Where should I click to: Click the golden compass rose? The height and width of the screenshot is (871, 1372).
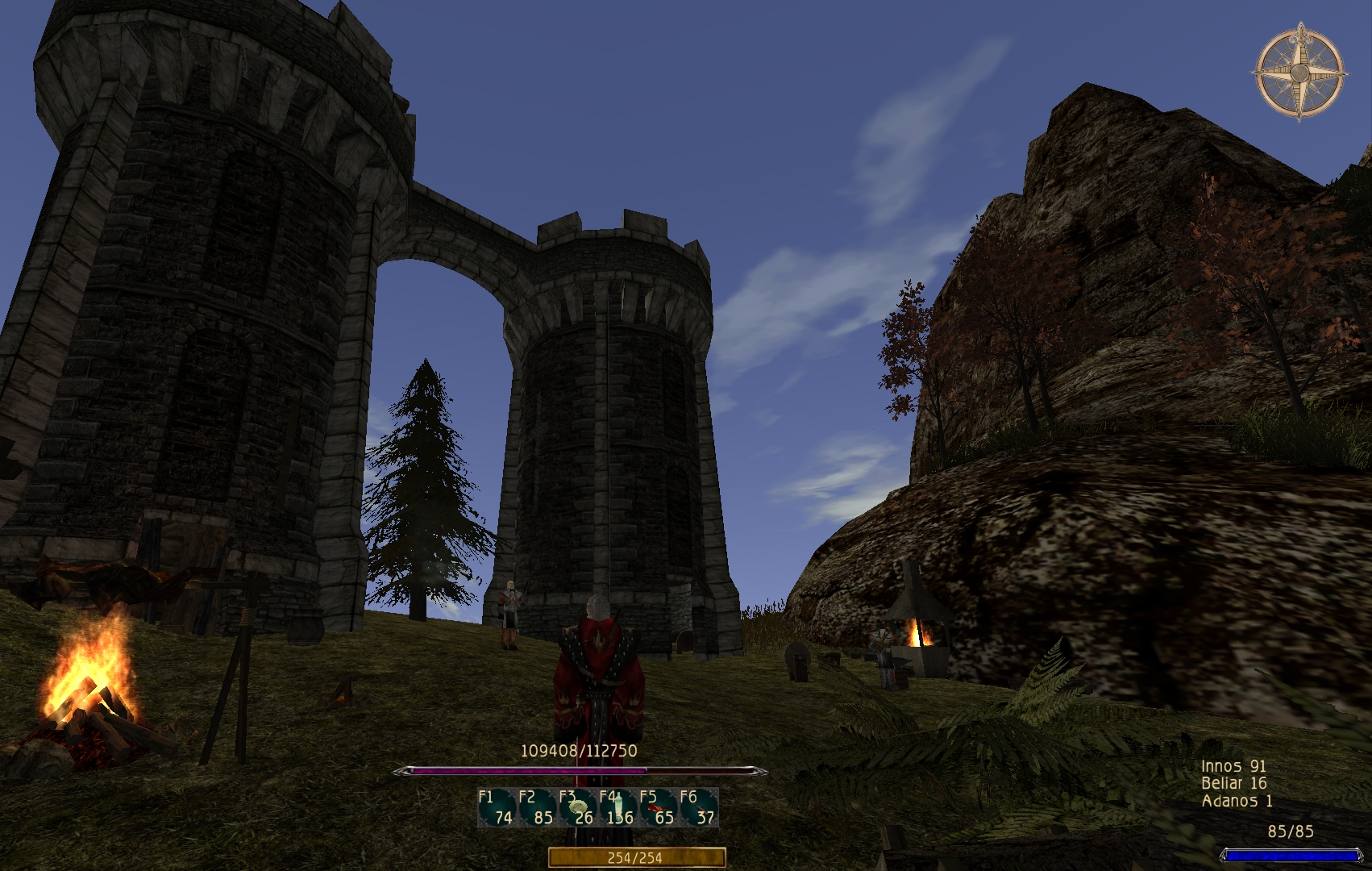pos(1299,73)
